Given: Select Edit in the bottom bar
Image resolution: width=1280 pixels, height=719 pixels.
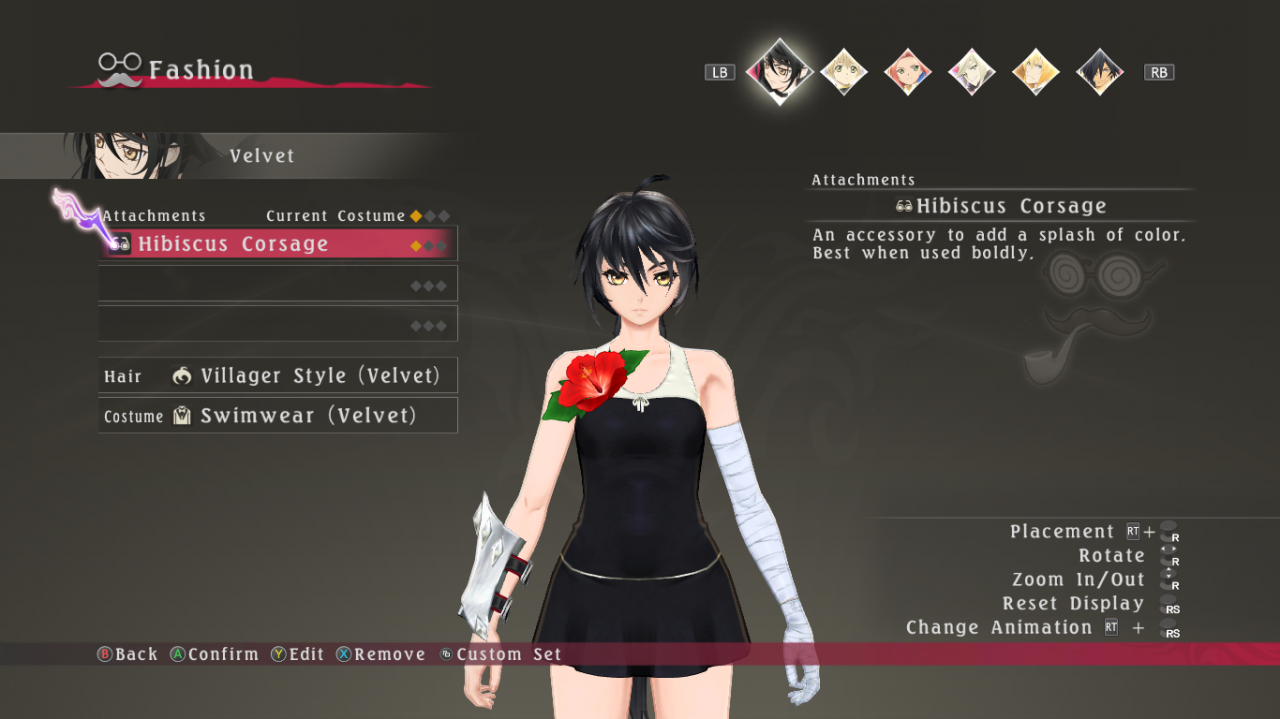Looking at the screenshot, I should 297,654.
